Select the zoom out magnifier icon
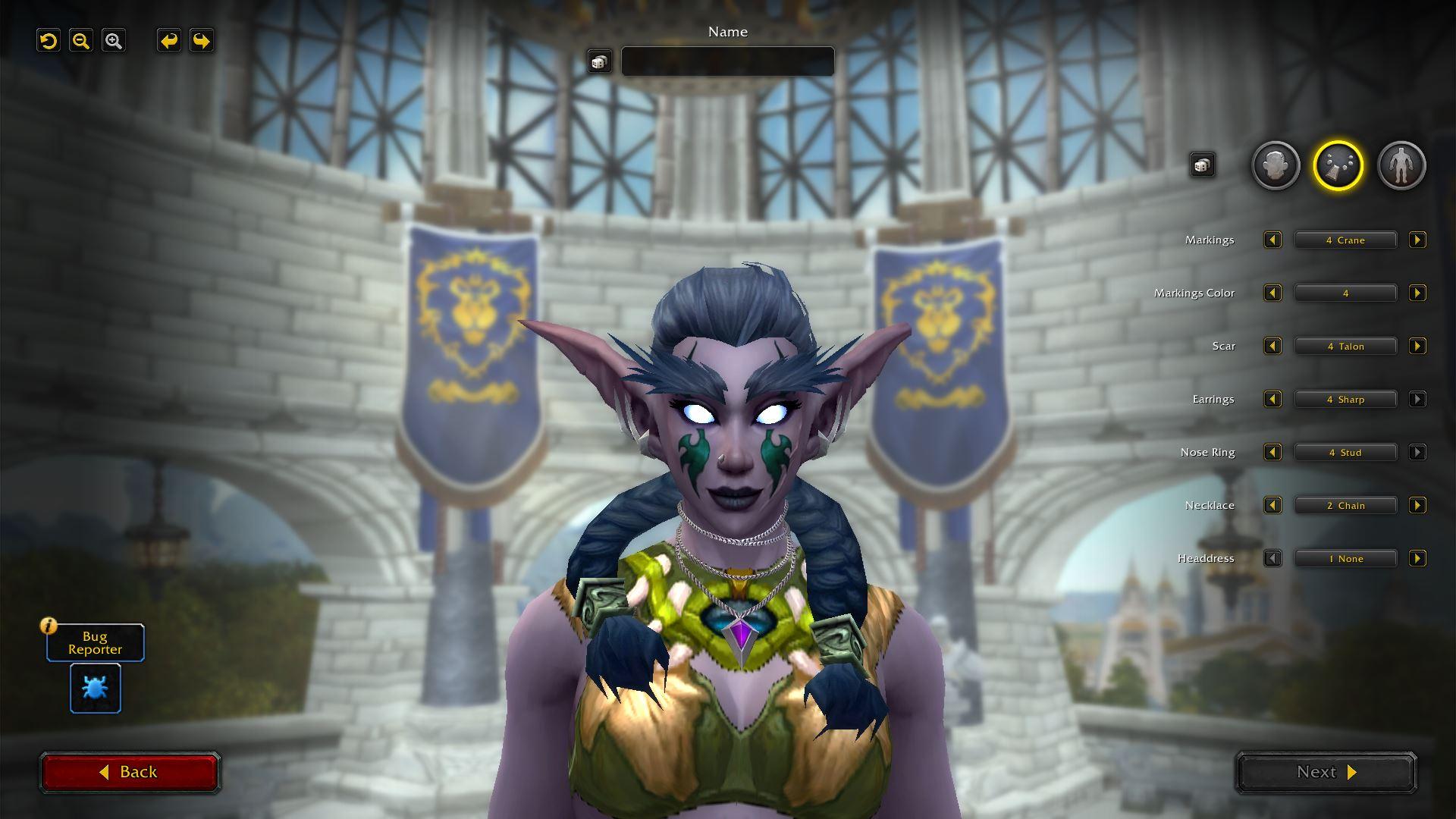The height and width of the screenshot is (819, 1456). pyautogui.click(x=81, y=40)
